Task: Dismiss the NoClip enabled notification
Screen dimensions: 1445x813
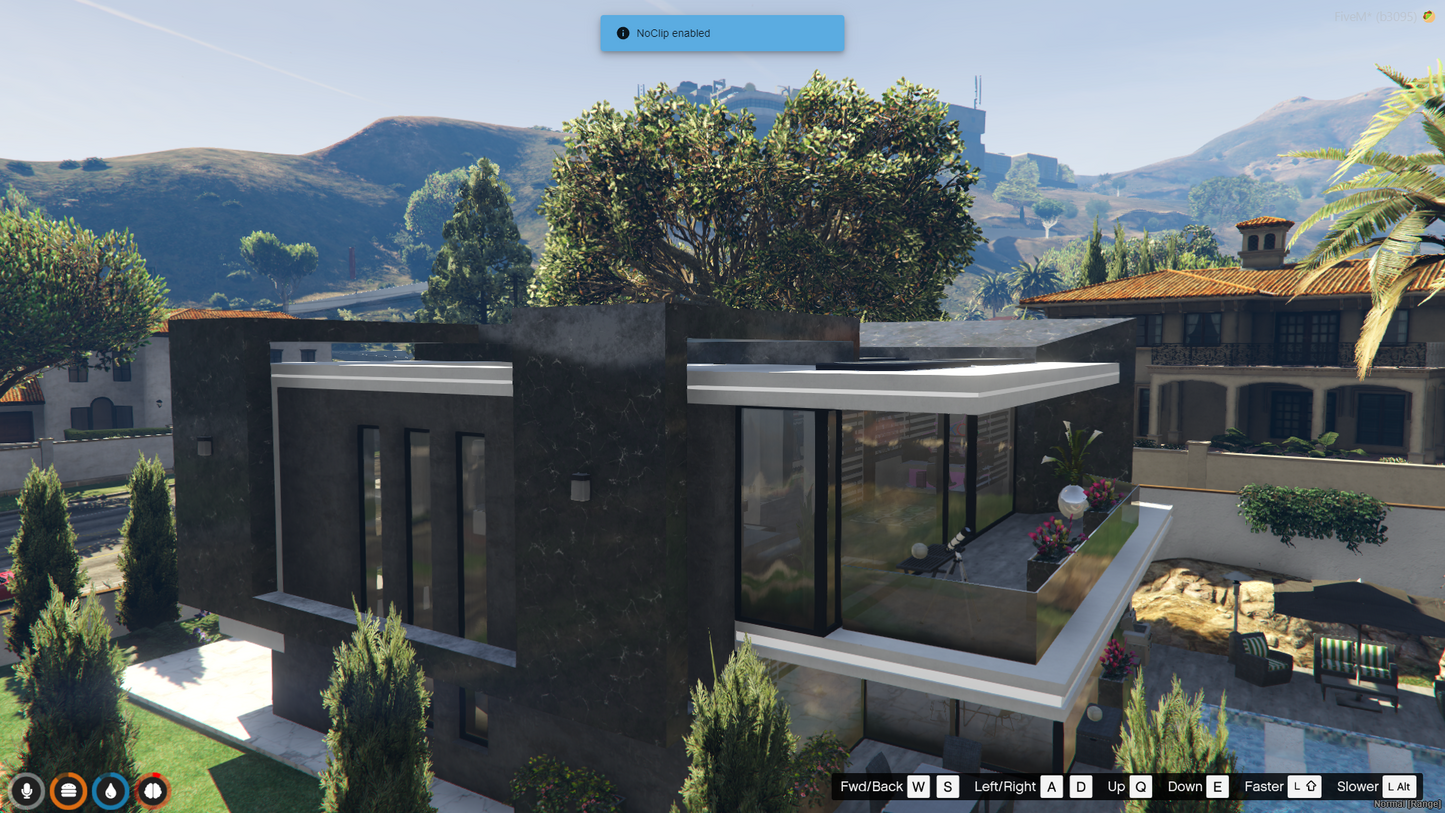Action: click(721, 33)
